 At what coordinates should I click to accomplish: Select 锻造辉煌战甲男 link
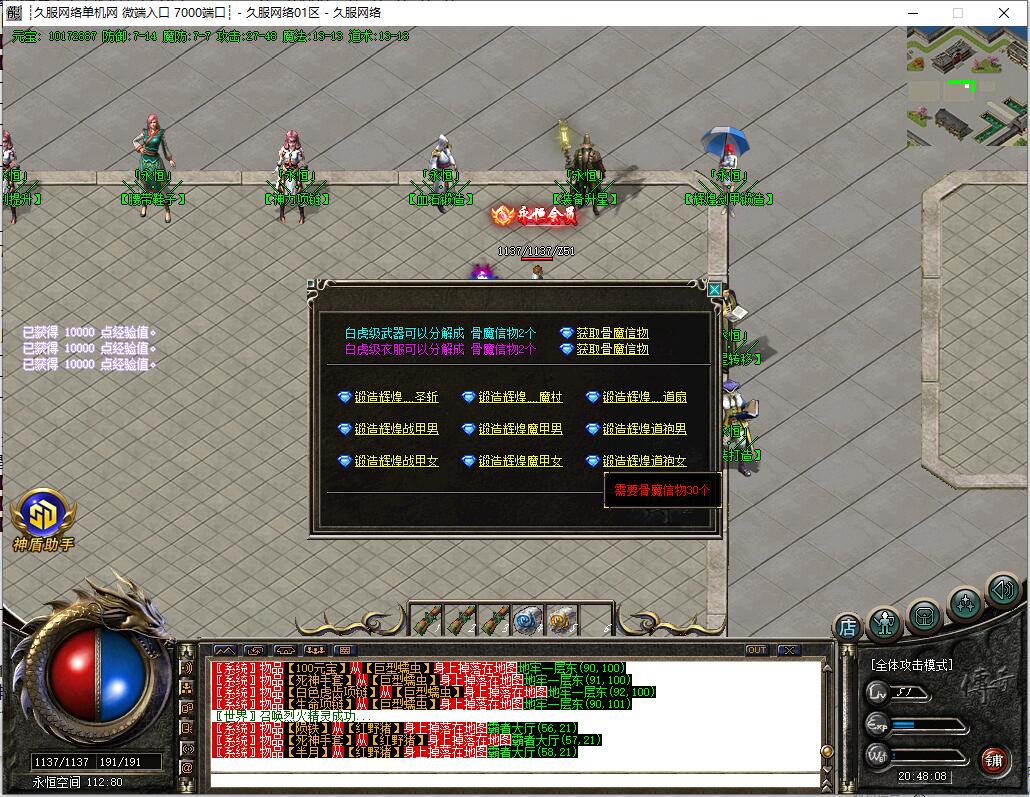[x=396, y=429]
